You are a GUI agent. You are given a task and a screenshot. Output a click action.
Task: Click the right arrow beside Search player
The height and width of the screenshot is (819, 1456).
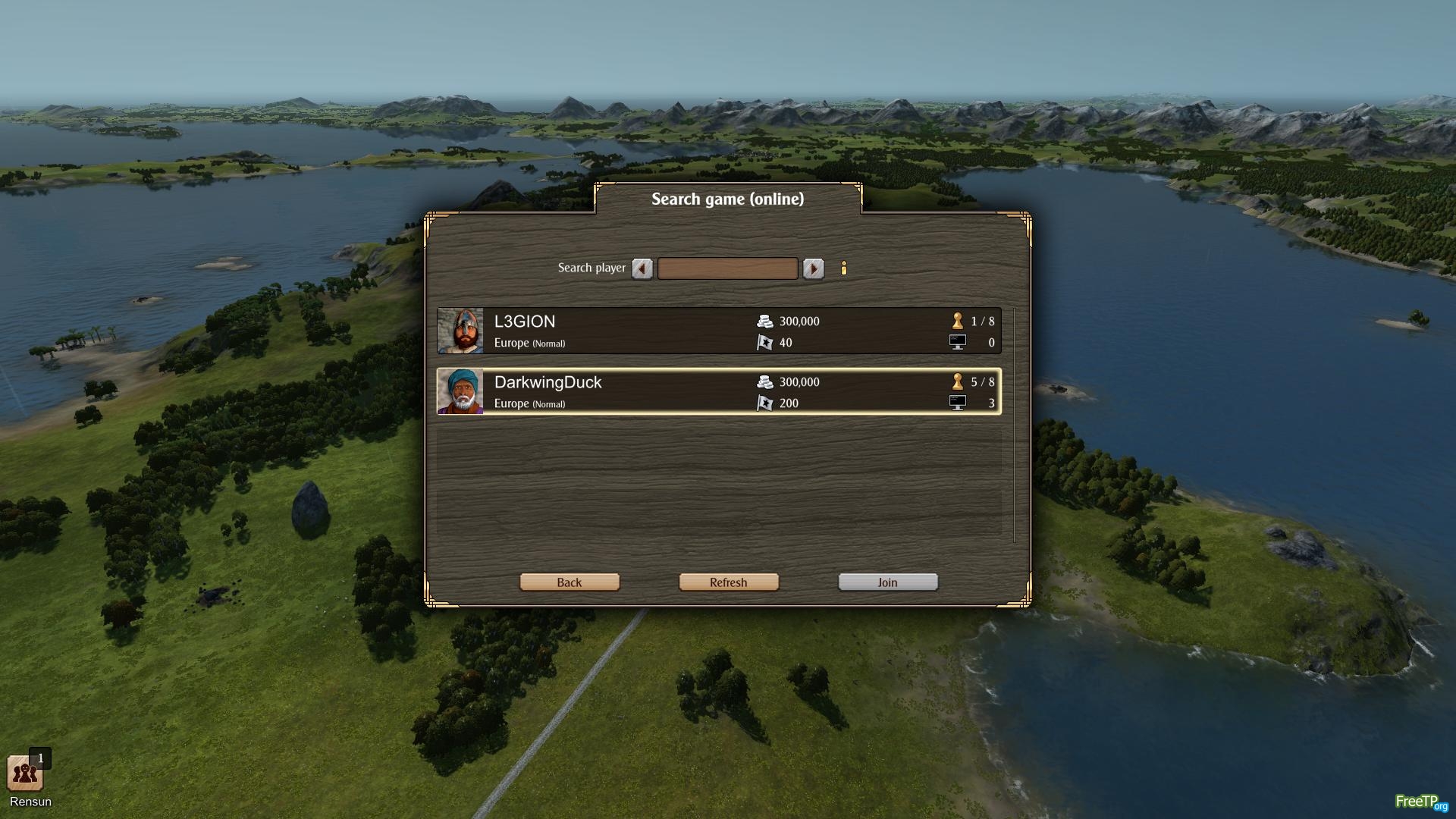(x=813, y=268)
